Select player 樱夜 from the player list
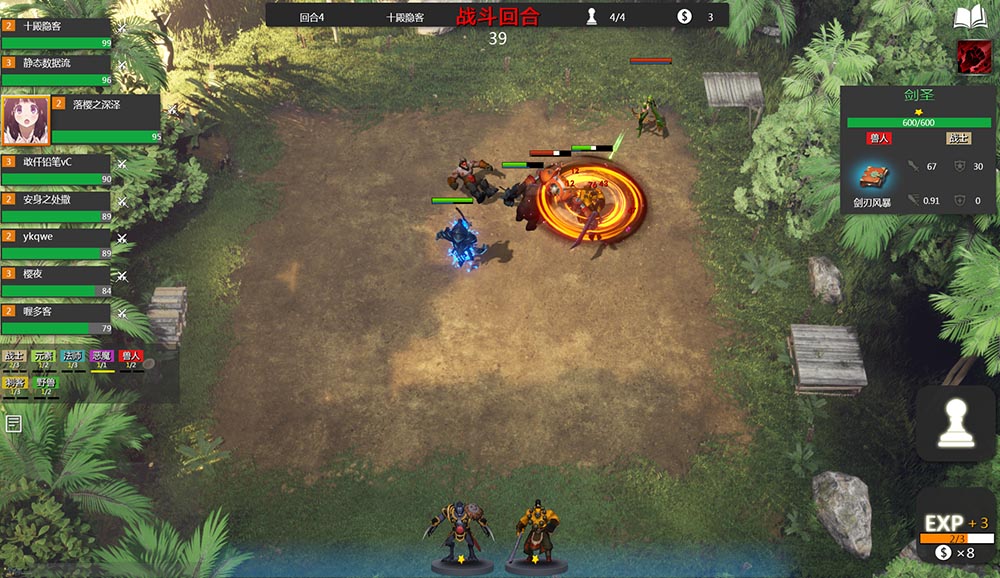 coord(56,282)
